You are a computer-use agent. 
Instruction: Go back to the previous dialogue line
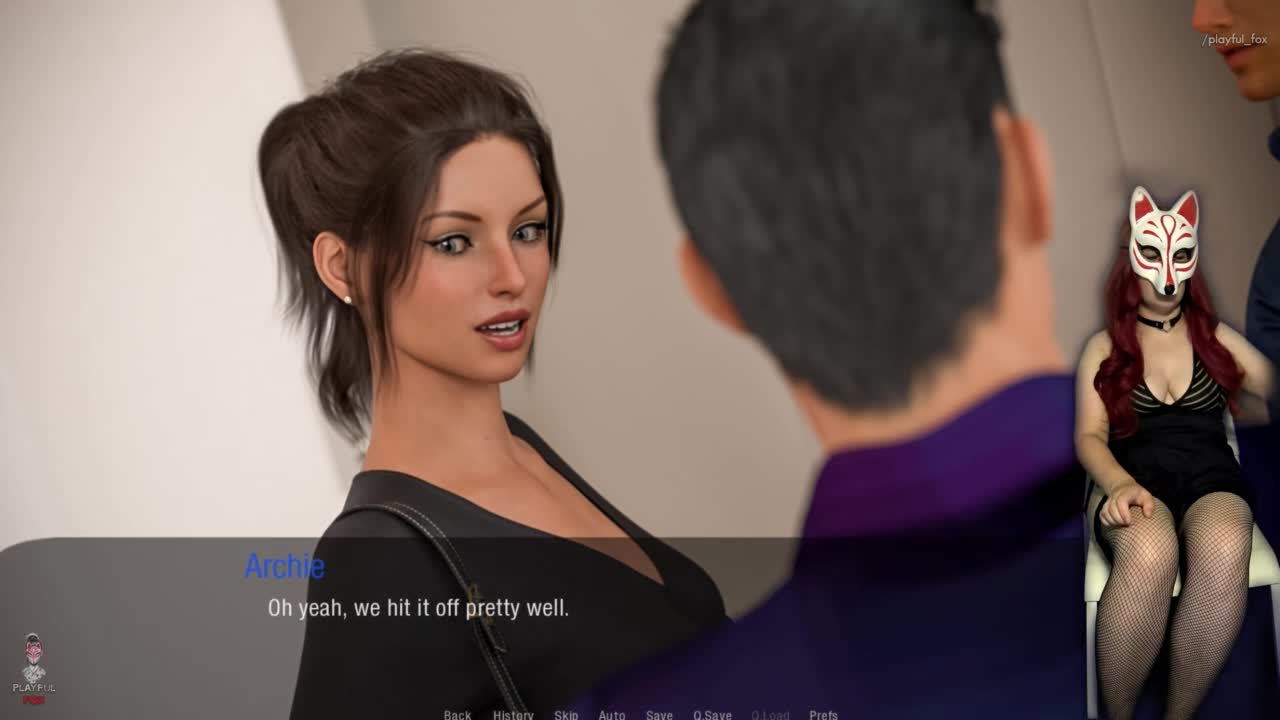pos(457,714)
